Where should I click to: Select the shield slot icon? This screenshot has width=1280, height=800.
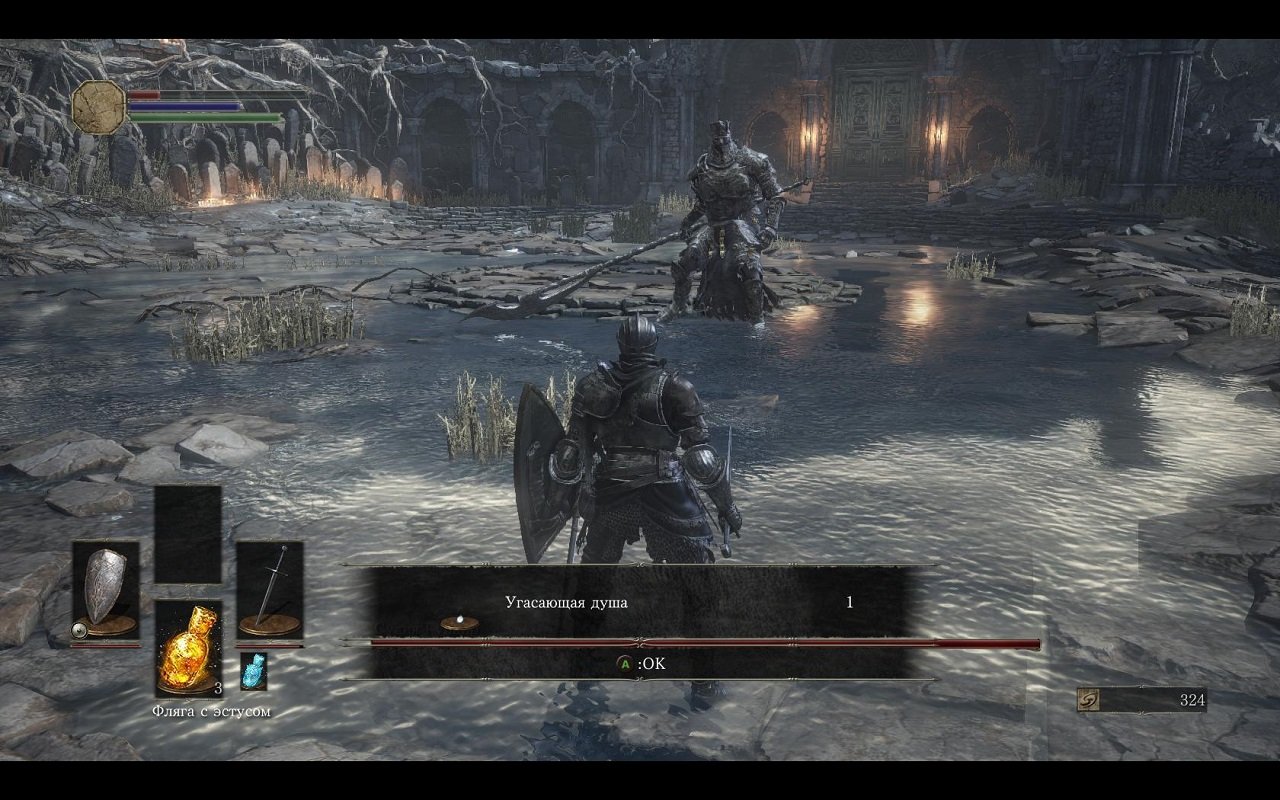point(107,590)
